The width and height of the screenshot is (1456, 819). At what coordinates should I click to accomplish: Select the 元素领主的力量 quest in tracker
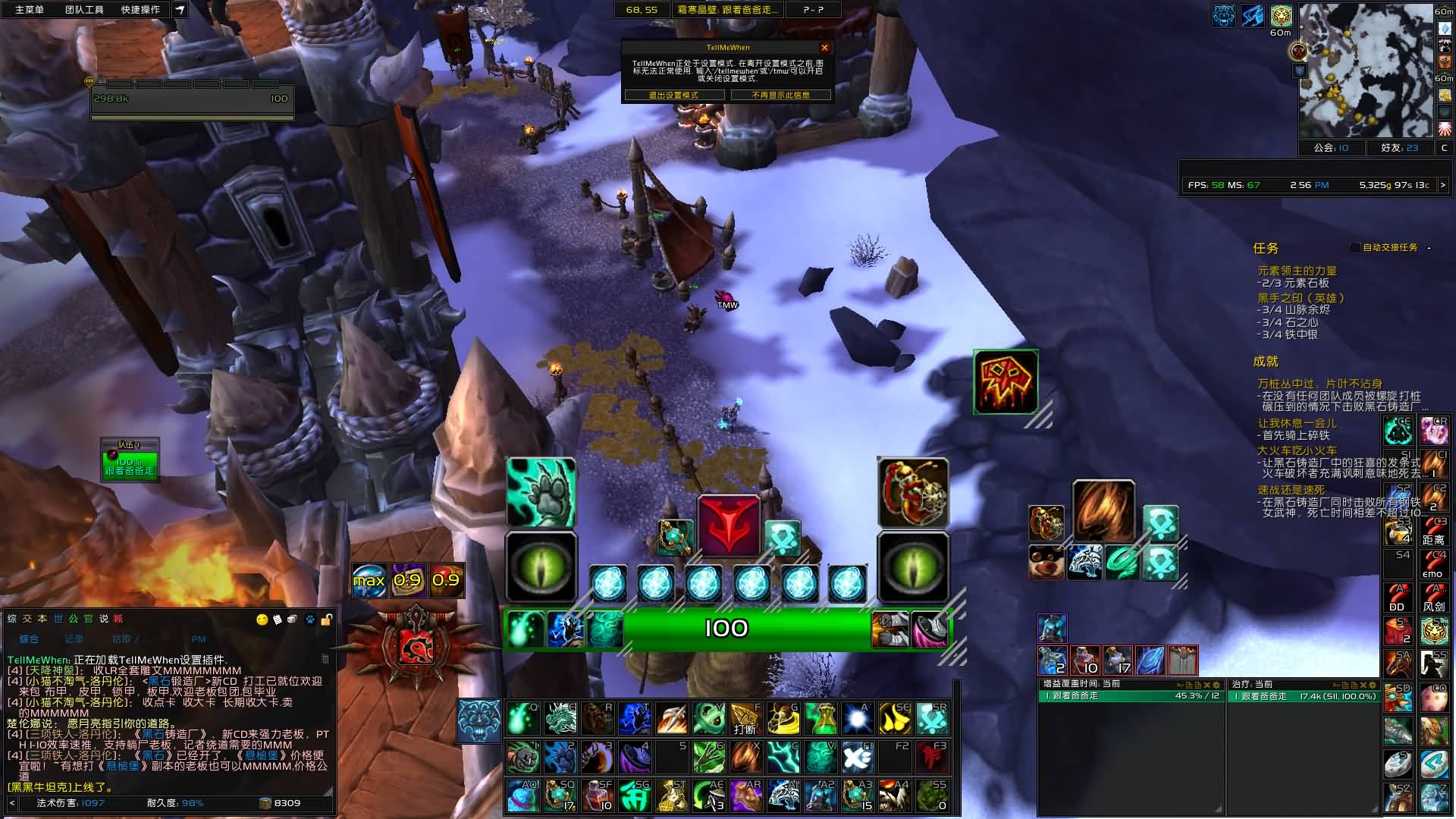[1297, 271]
